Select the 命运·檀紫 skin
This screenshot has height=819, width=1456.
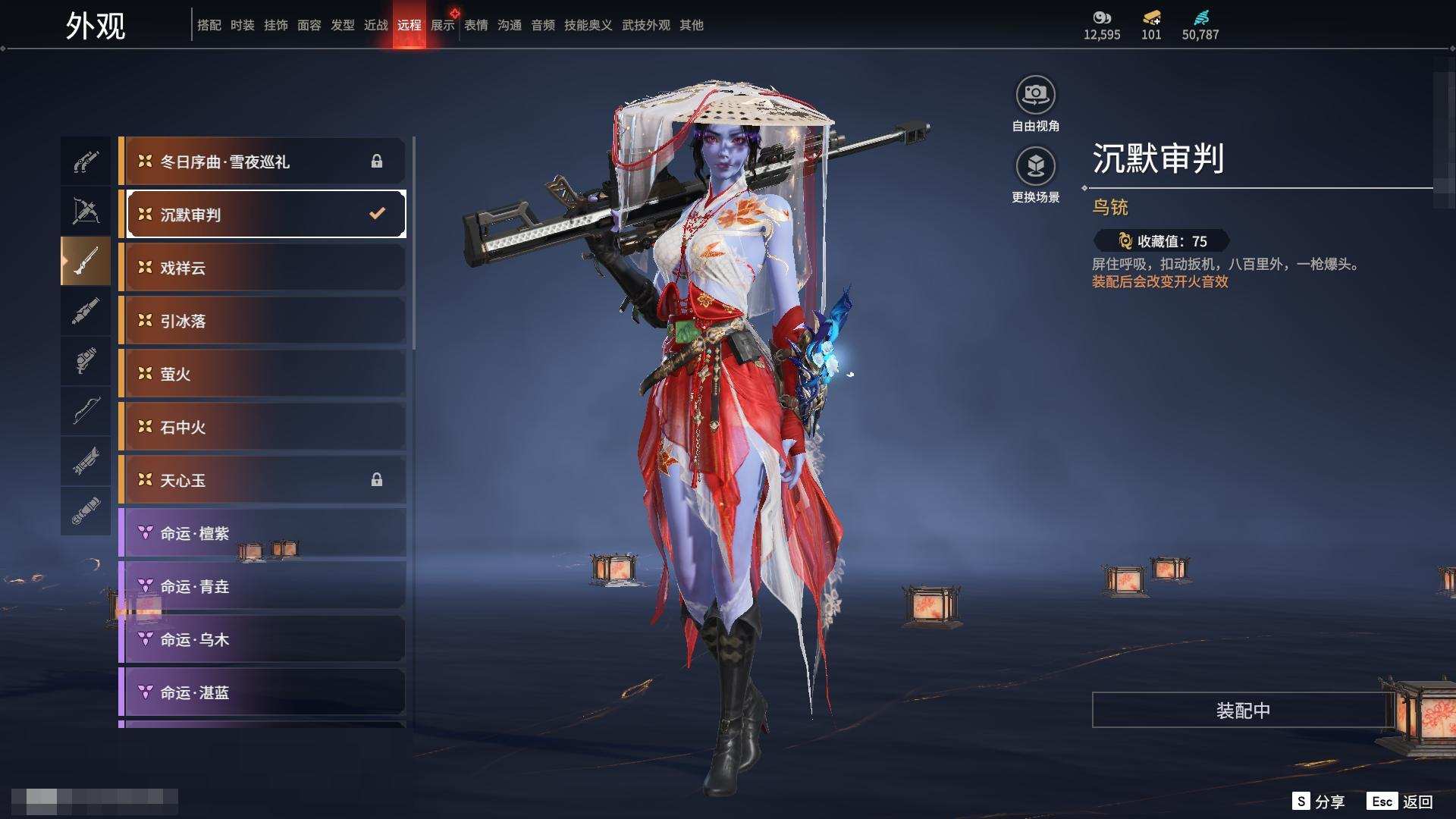(x=262, y=533)
